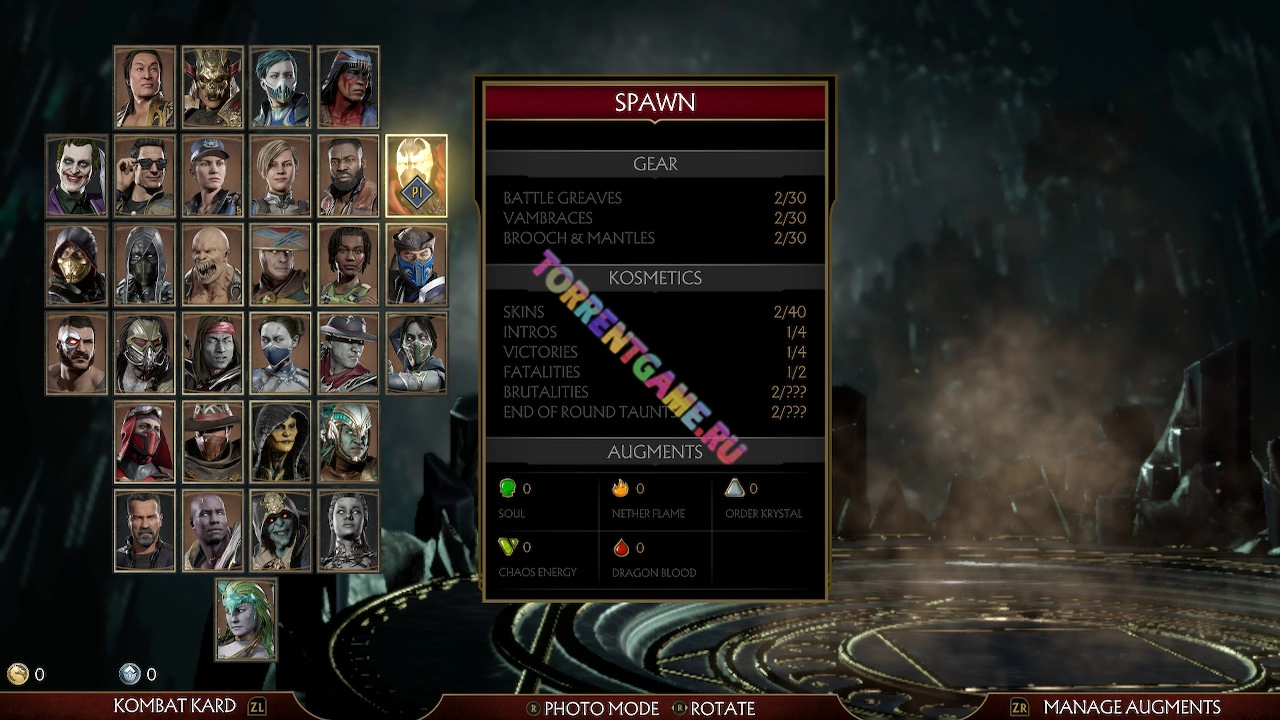Select Liu Kang with red headband
The height and width of the screenshot is (720, 1280).
(212, 352)
